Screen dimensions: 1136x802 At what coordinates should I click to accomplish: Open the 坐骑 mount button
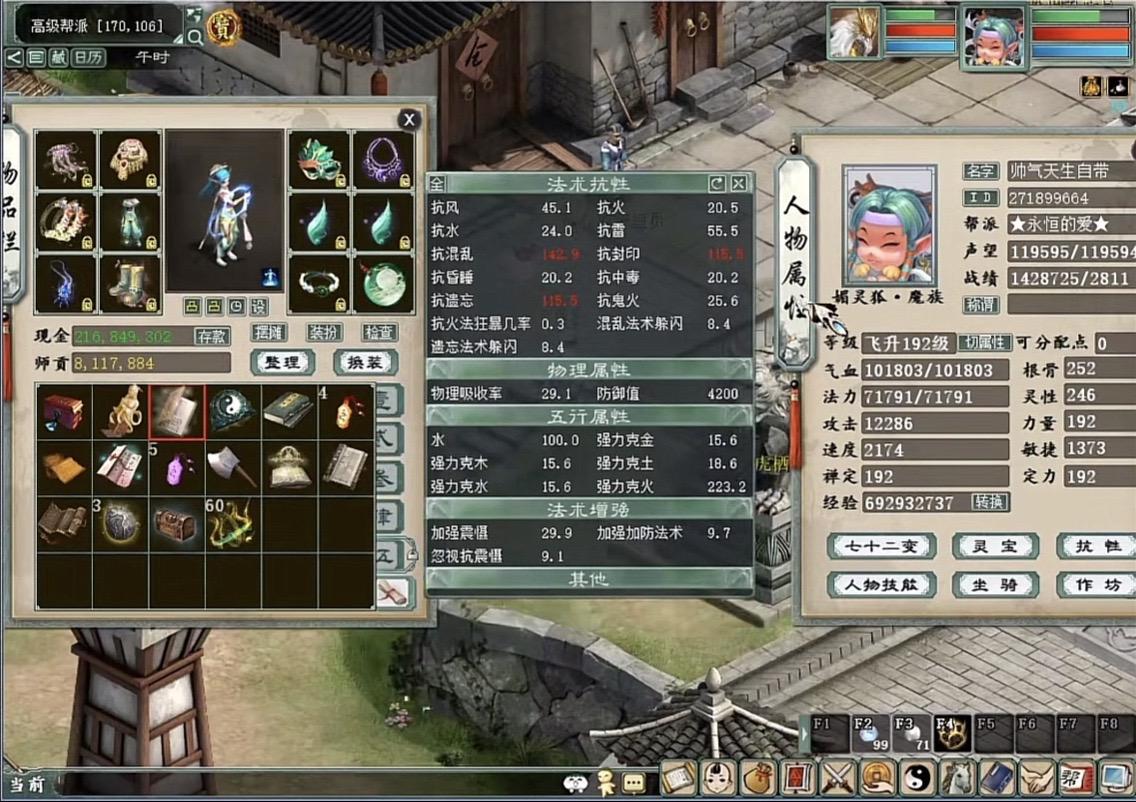point(988,585)
